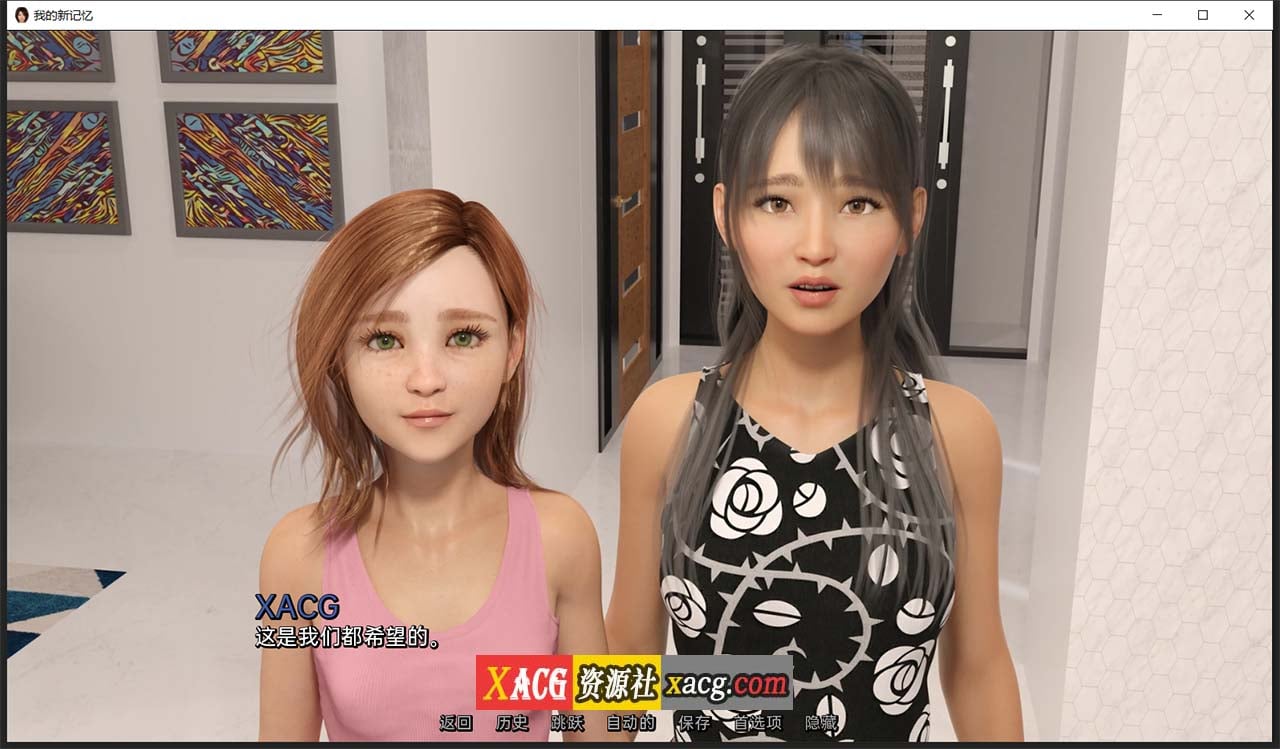Open the 保存 save screen
1280x749 pixels.
pyautogui.click(x=691, y=723)
